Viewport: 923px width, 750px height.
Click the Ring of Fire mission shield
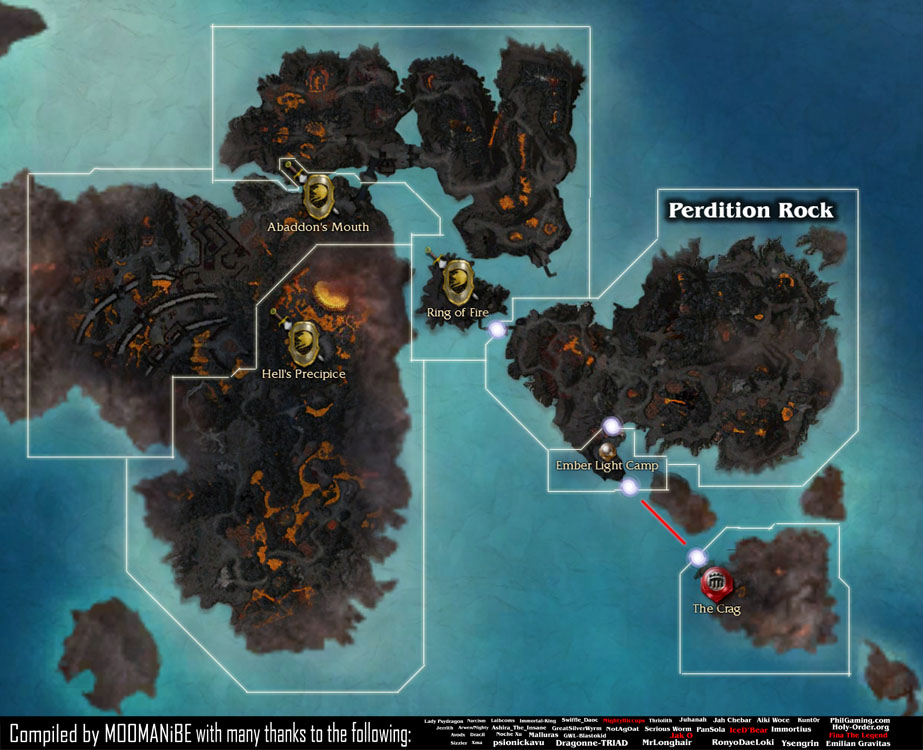tap(458, 277)
